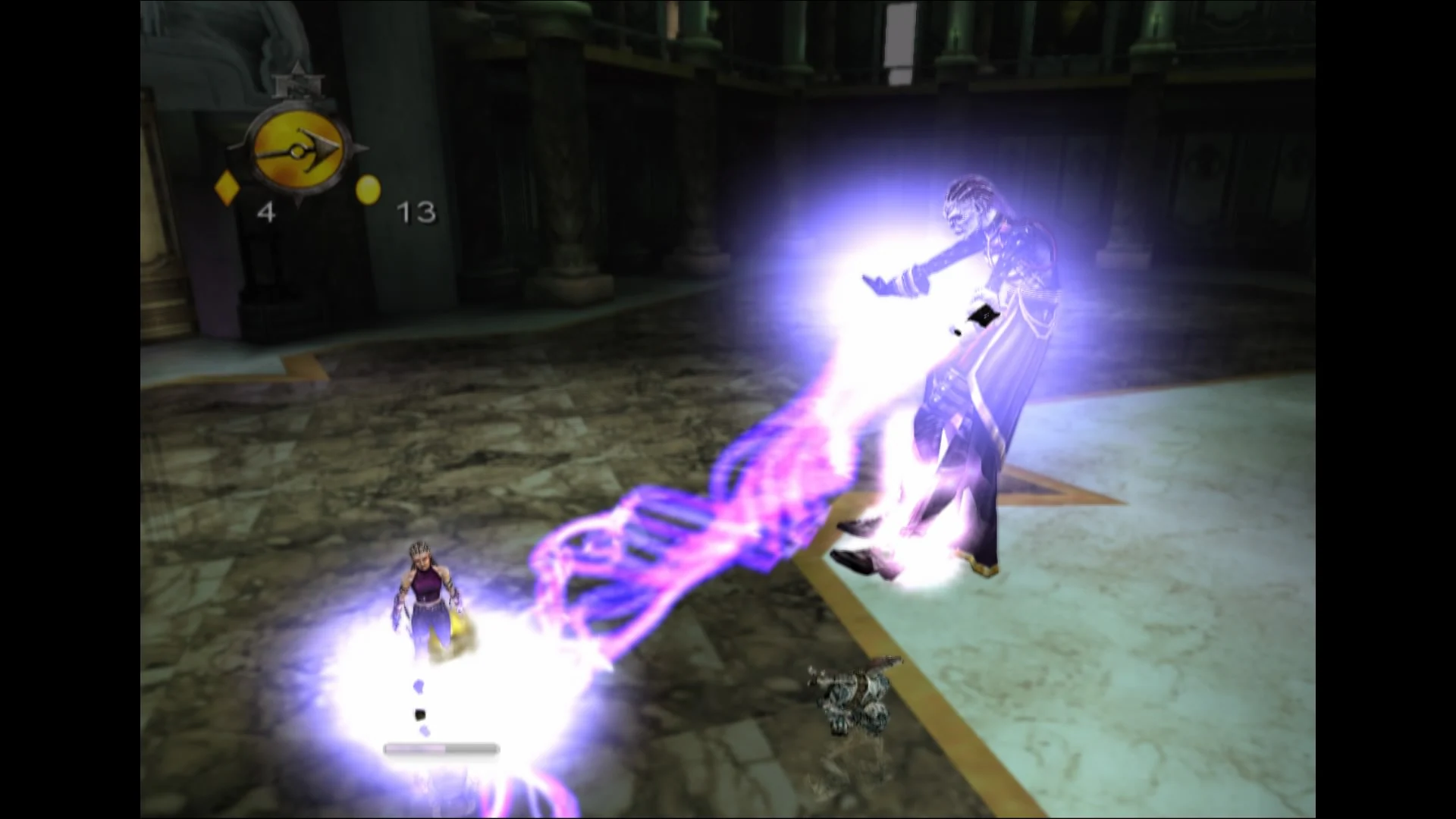The image size is (1456, 819).
Task: Click the number 4 label
Action: tap(267, 214)
